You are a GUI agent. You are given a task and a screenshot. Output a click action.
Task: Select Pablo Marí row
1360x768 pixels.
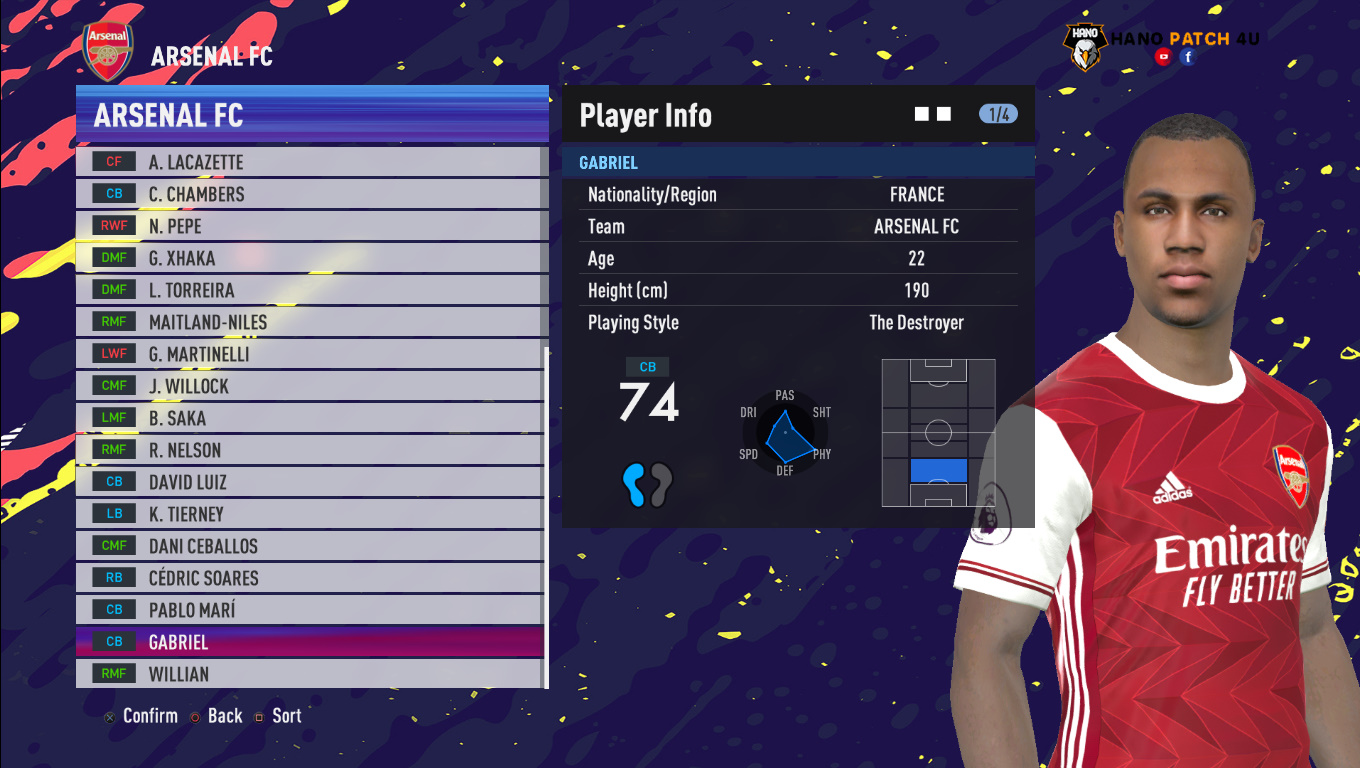tap(310, 610)
